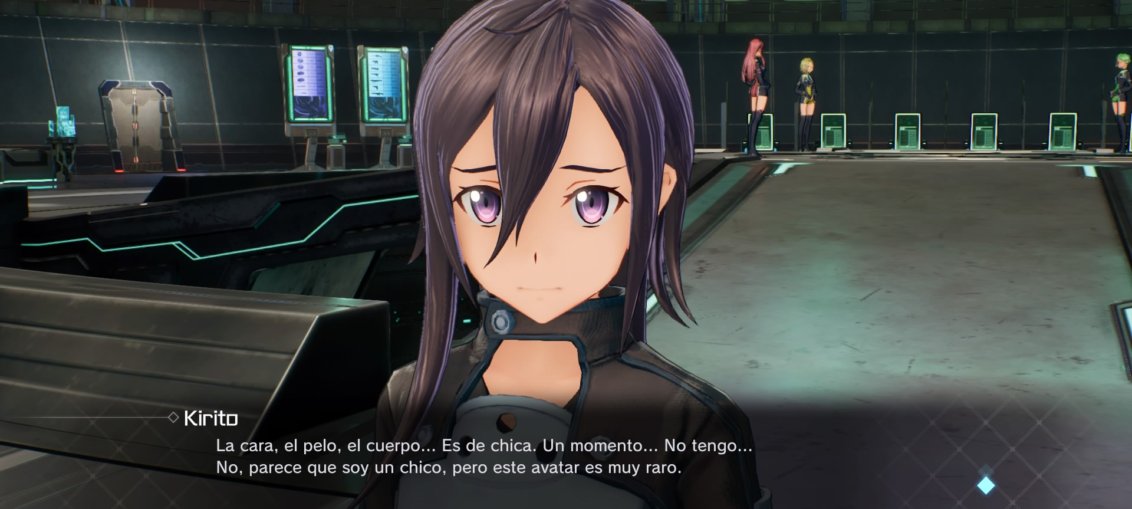Click the blue diamond dialogue advance indicator
Image resolution: width=1132 pixels, height=509 pixels.
click(x=986, y=485)
